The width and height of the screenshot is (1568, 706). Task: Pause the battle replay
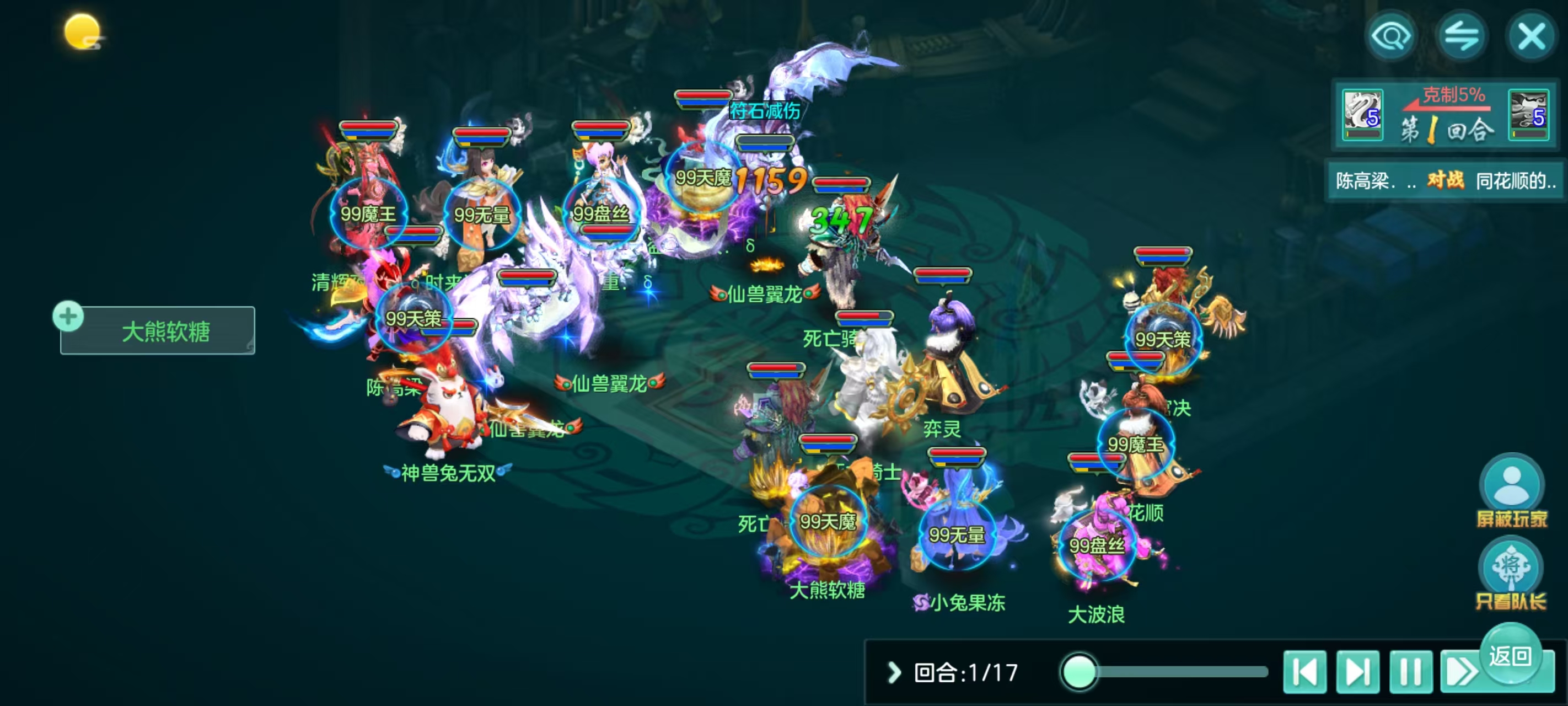click(1410, 672)
